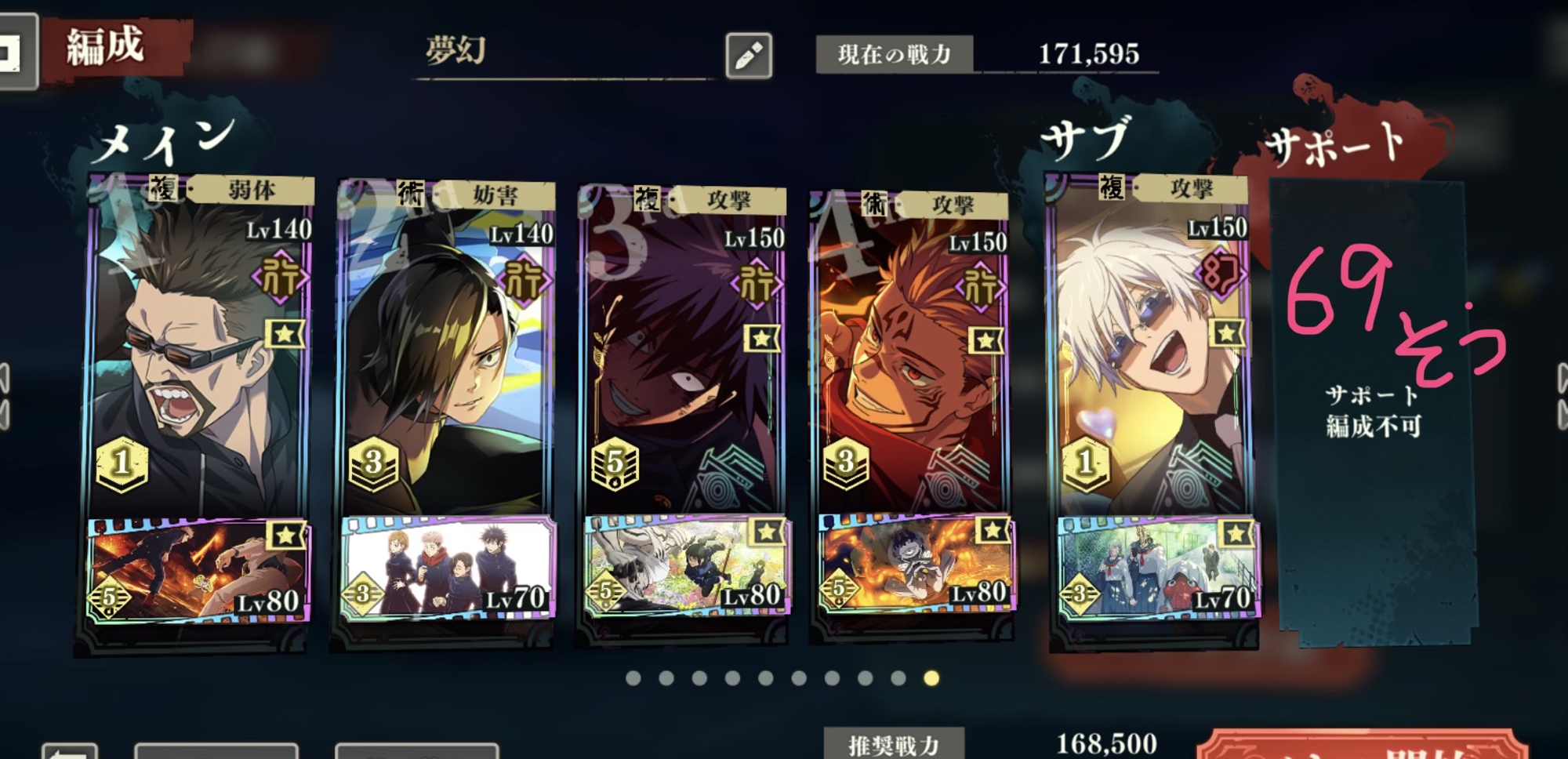Image resolution: width=1568 pixels, height=759 pixels.
Task: Select the flower field memory card Lv80
Action: click(x=686, y=566)
